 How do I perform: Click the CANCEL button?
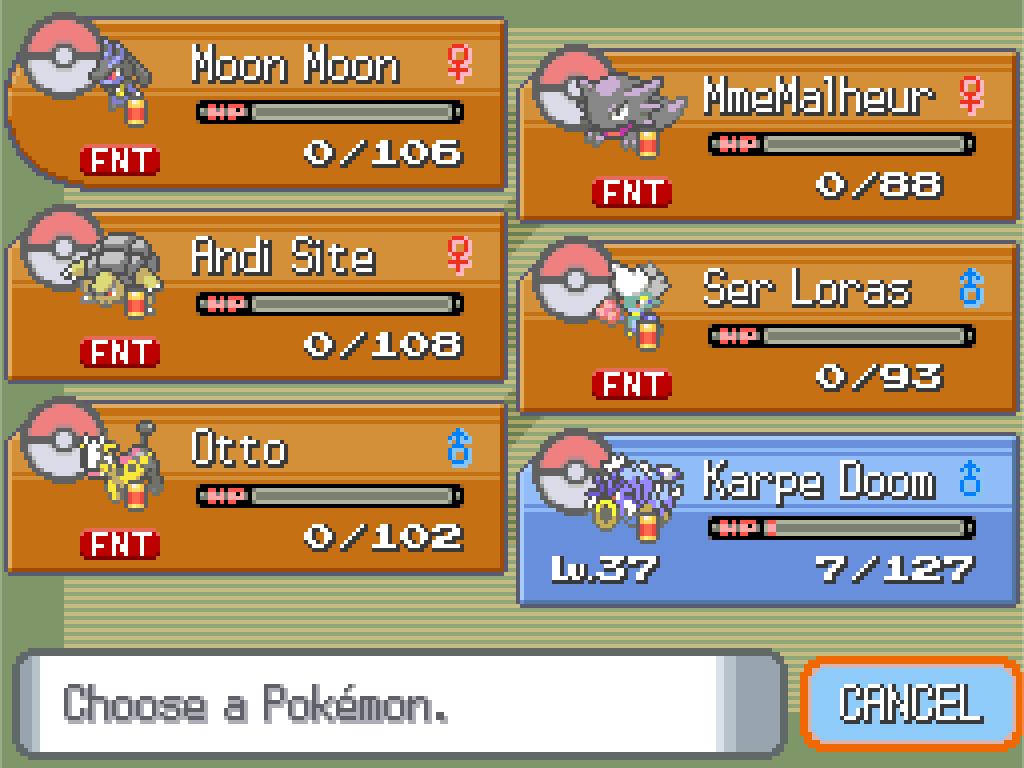coord(910,703)
